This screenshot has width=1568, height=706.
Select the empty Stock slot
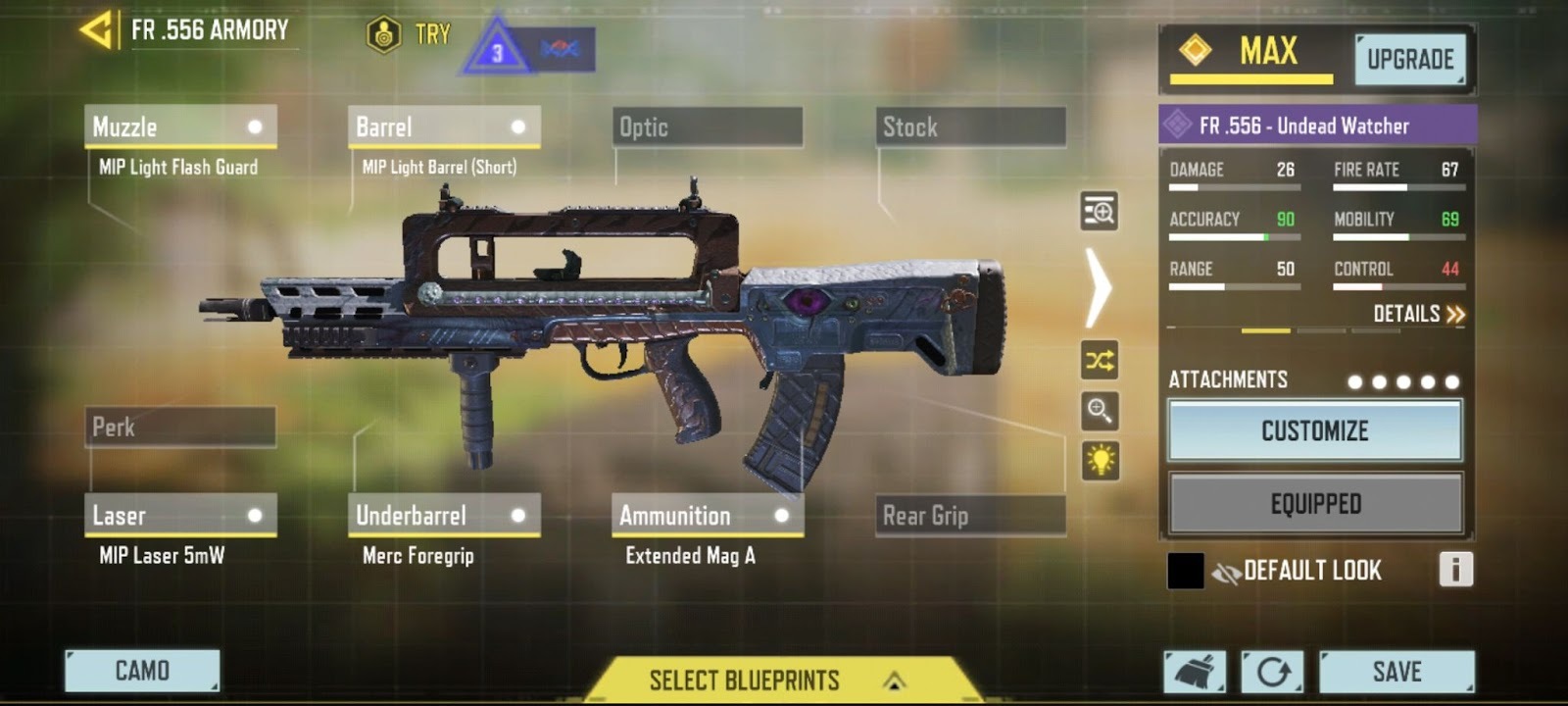click(x=970, y=127)
